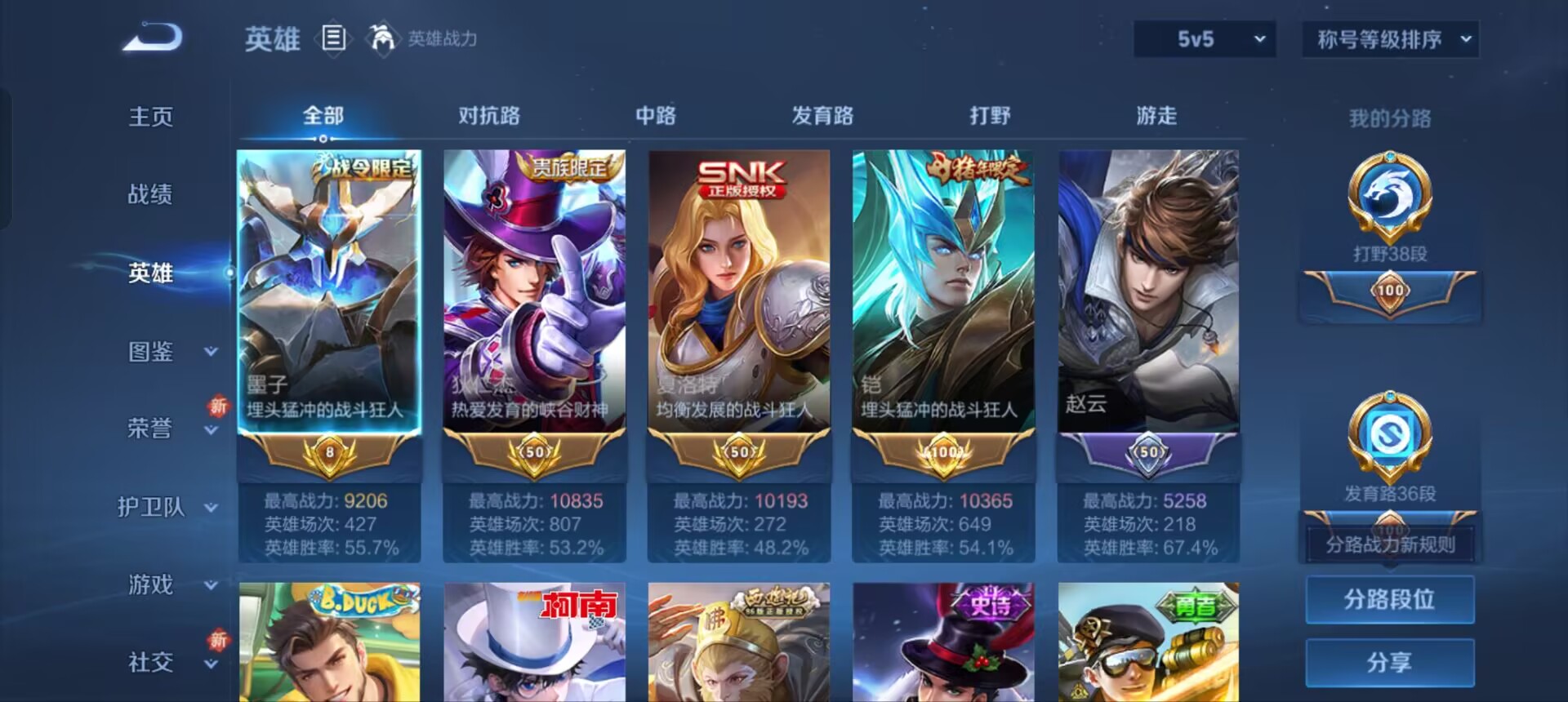
Task: Click 墨子's level 8 badge
Action: pos(330,453)
